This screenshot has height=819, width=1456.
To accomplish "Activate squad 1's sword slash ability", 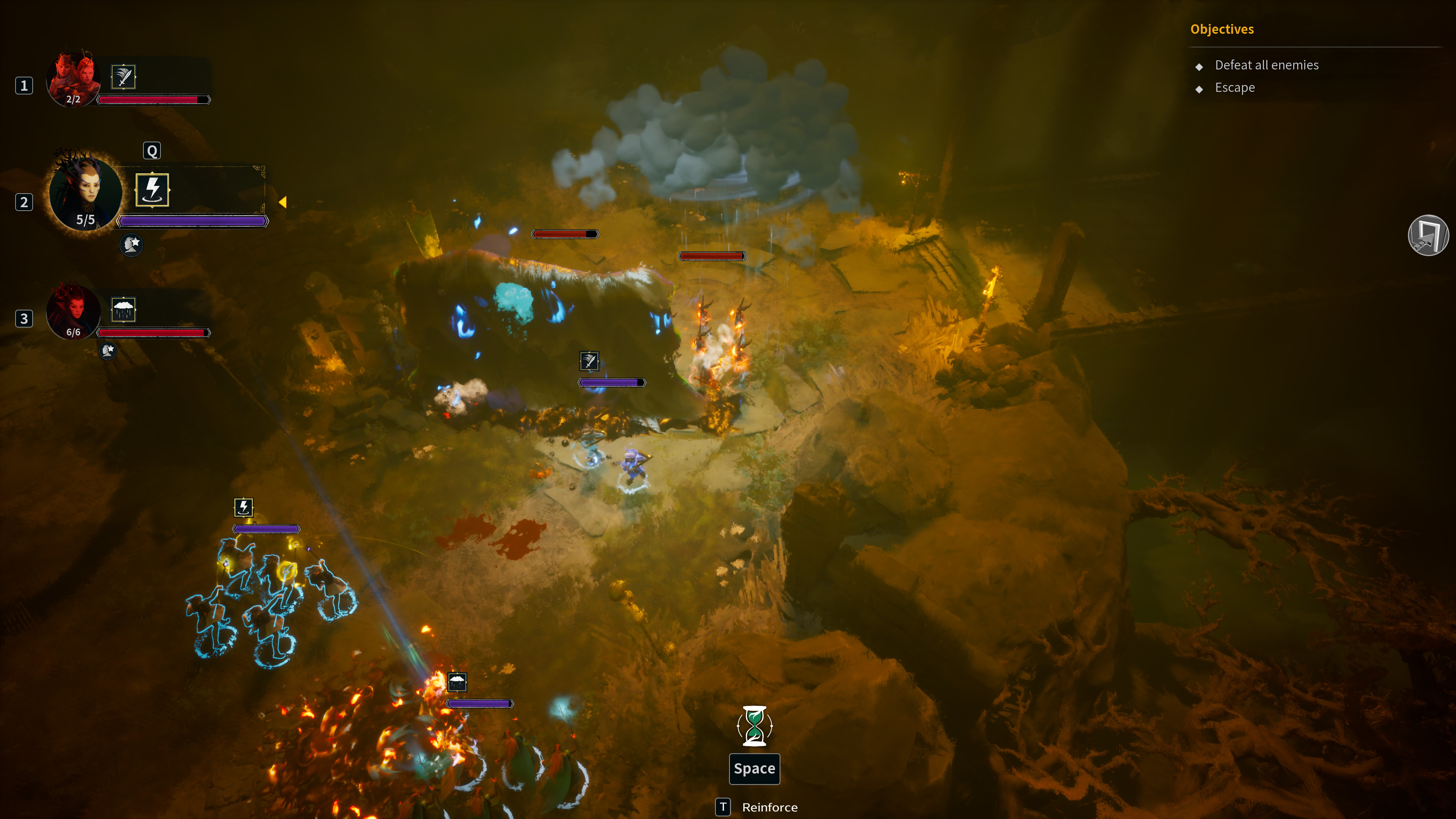I will click(123, 77).
